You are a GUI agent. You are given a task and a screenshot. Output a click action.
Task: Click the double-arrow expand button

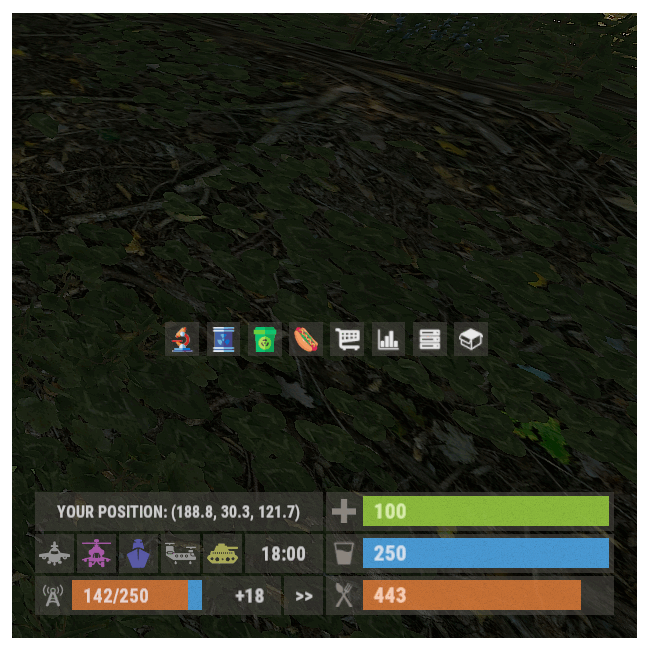[x=304, y=596]
